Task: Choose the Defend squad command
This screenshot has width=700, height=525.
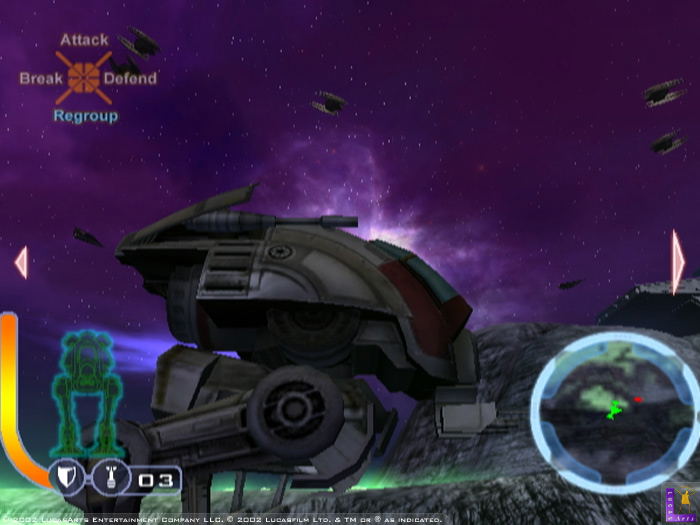Action: coord(131,78)
